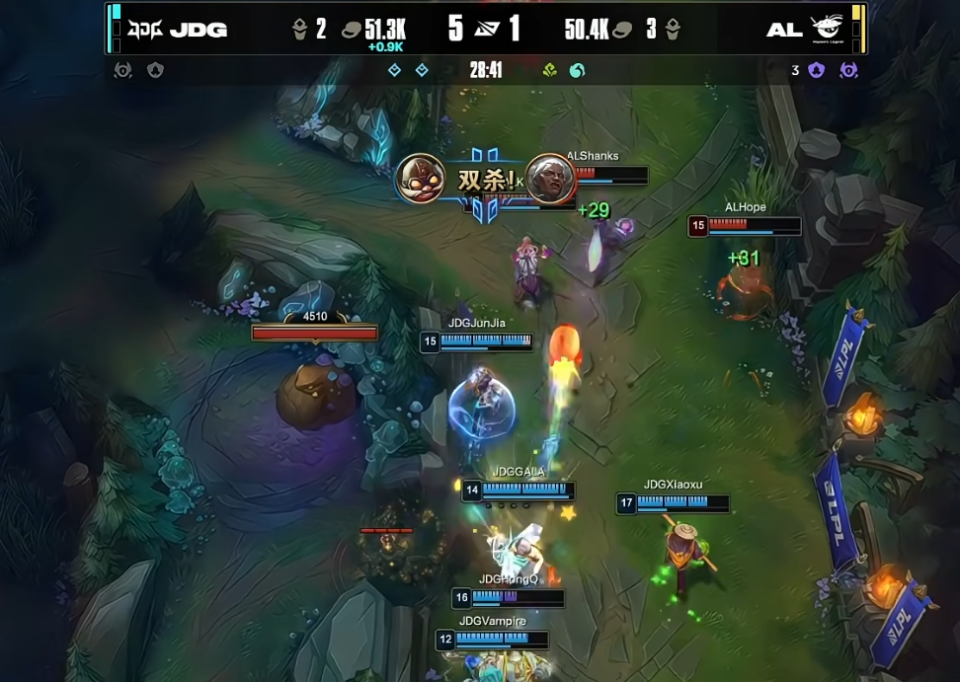This screenshot has height=682, width=960.
Task: Click JDG's tower count icon
Action: point(299,29)
